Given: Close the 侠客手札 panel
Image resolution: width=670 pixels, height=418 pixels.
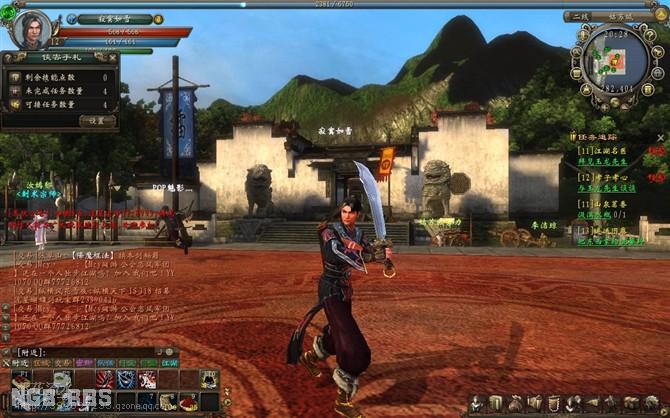Looking at the screenshot, I should coord(111,57).
